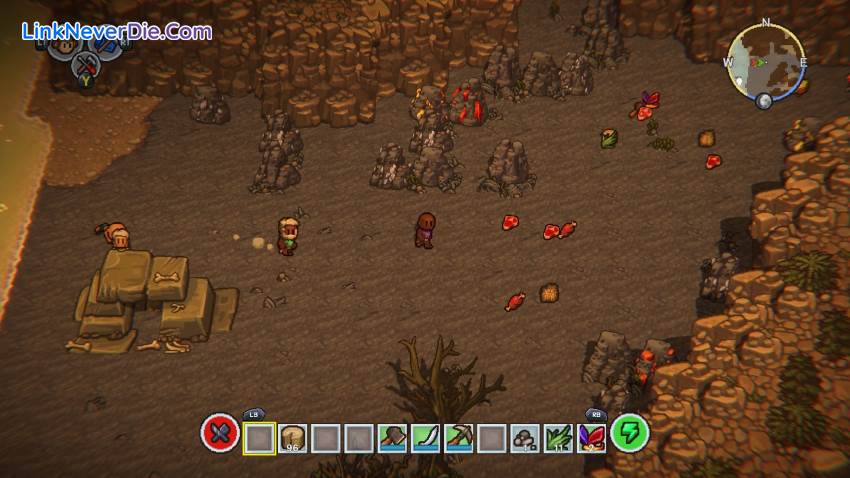Click the red crossed-out circle button
Viewport: 850px width, 478px height.
[x=219, y=434]
